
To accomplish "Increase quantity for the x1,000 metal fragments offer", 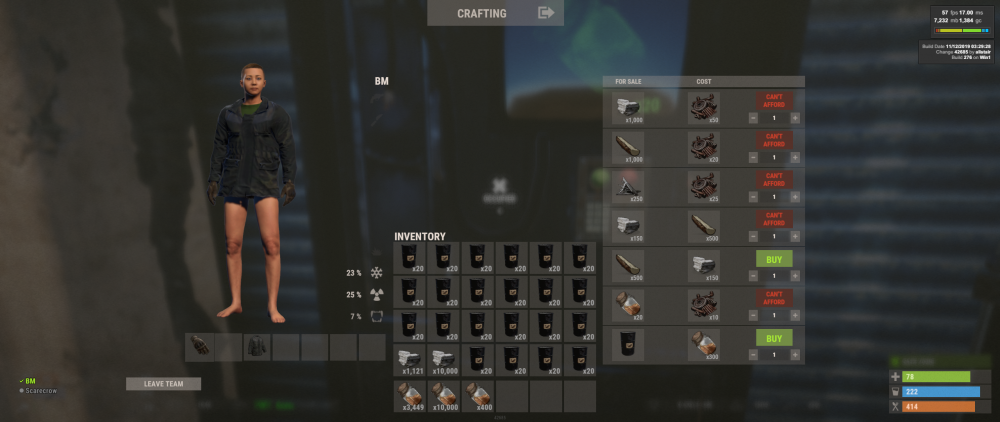I will click(795, 118).
